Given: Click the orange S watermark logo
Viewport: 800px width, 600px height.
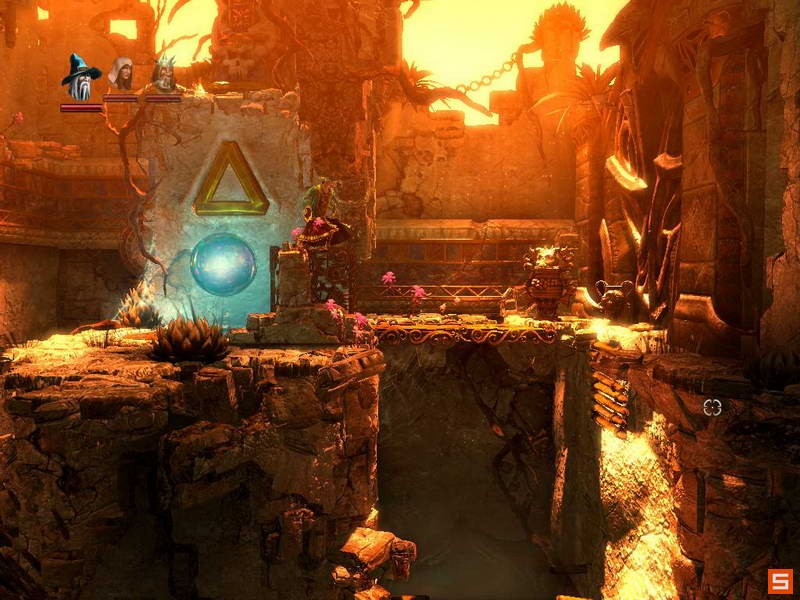Looking at the screenshot, I should click(780, 580).
